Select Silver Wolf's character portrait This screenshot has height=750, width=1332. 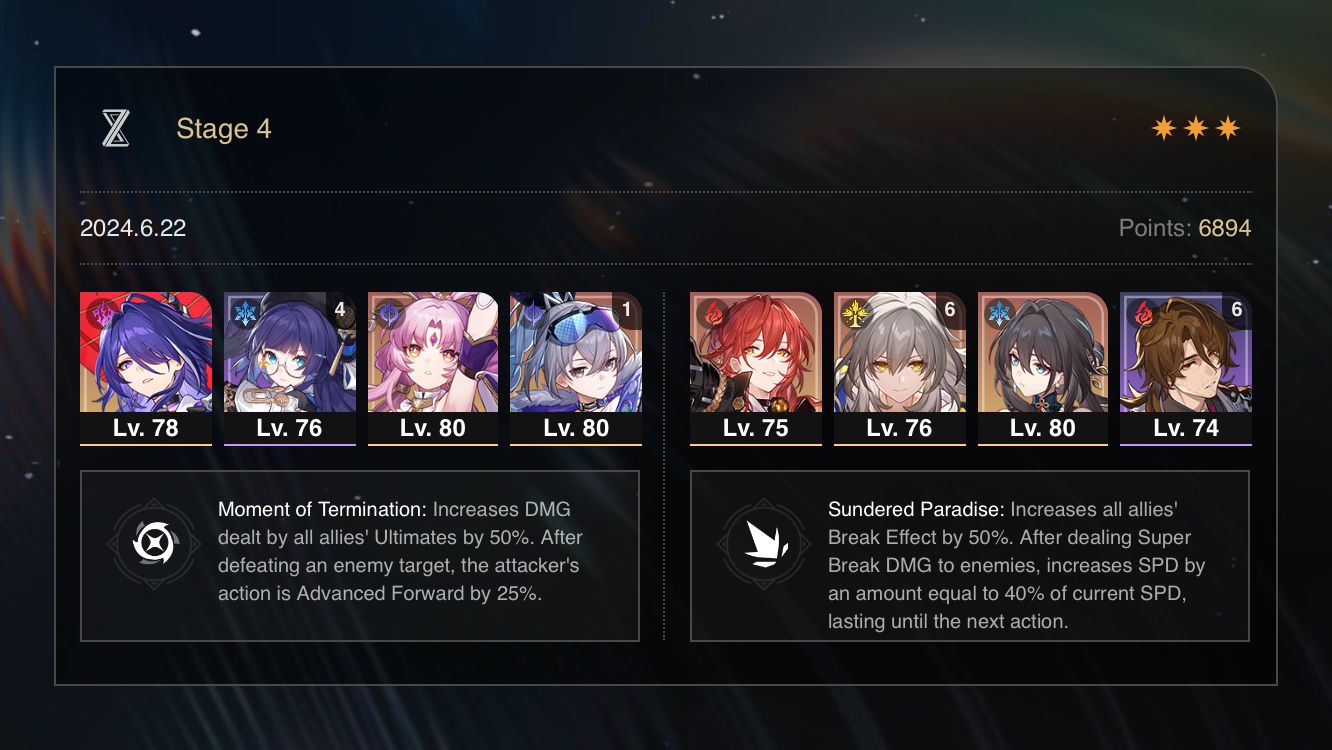(x=576, y=360)
